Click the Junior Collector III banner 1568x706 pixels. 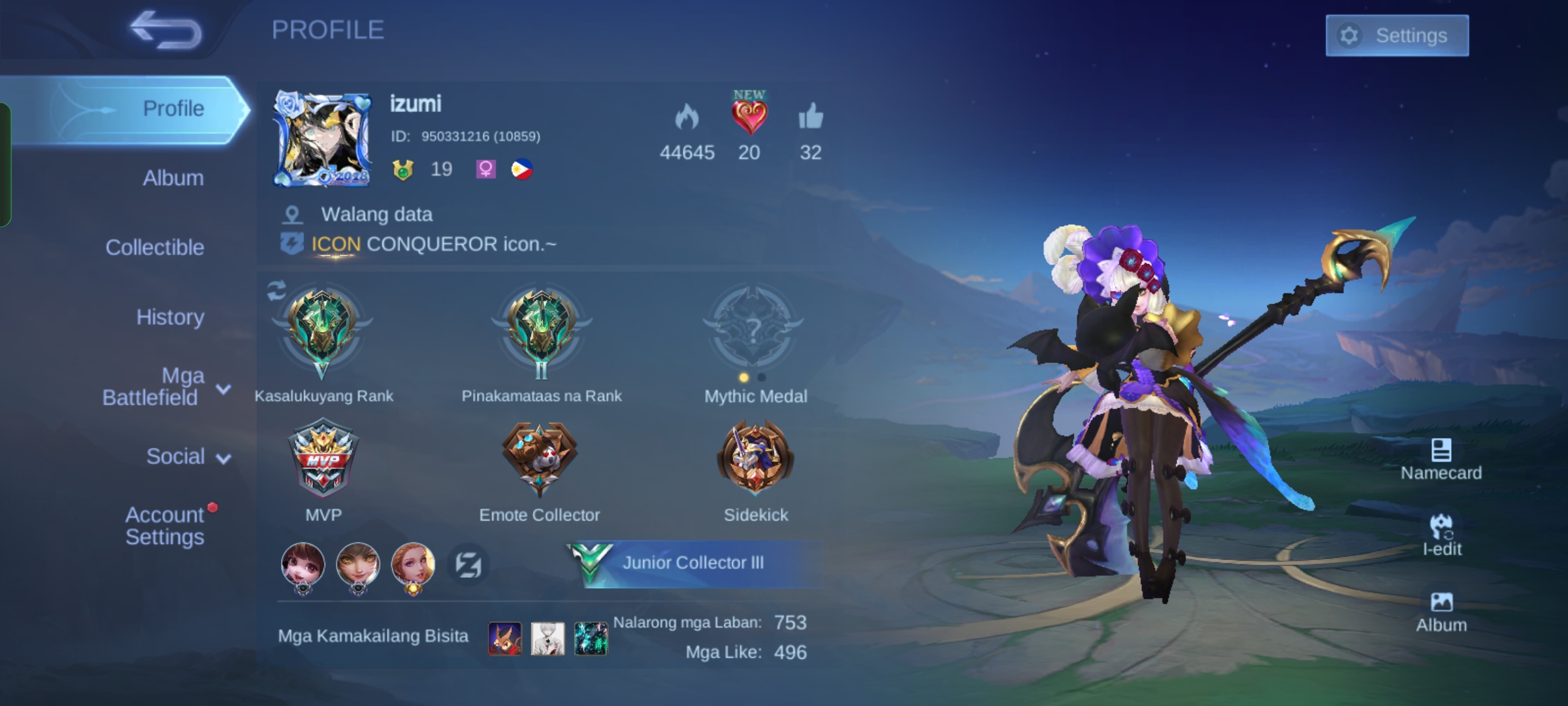[693, 563]
